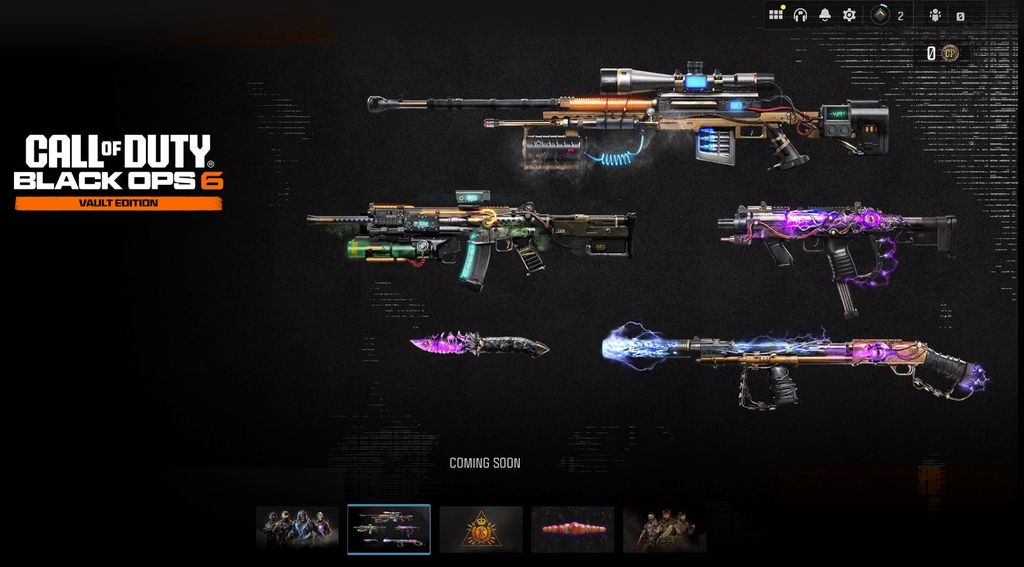Open the grid menu icon

(776, 15)
